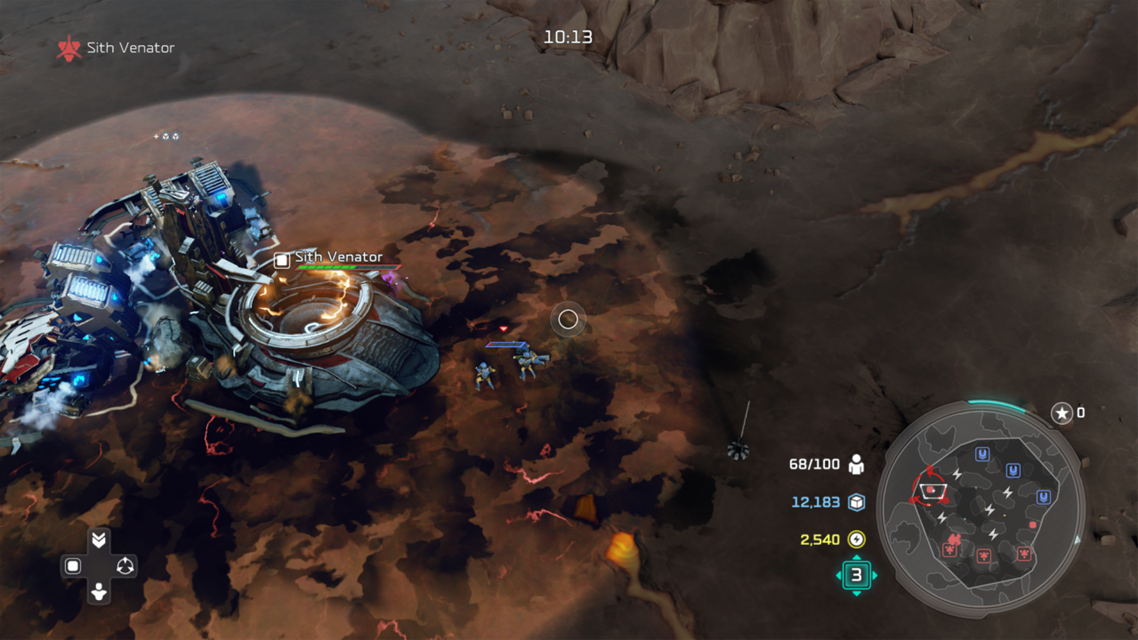Select the Sith Venator label above the base
The image size is (1138, 640).
(338, 258)
